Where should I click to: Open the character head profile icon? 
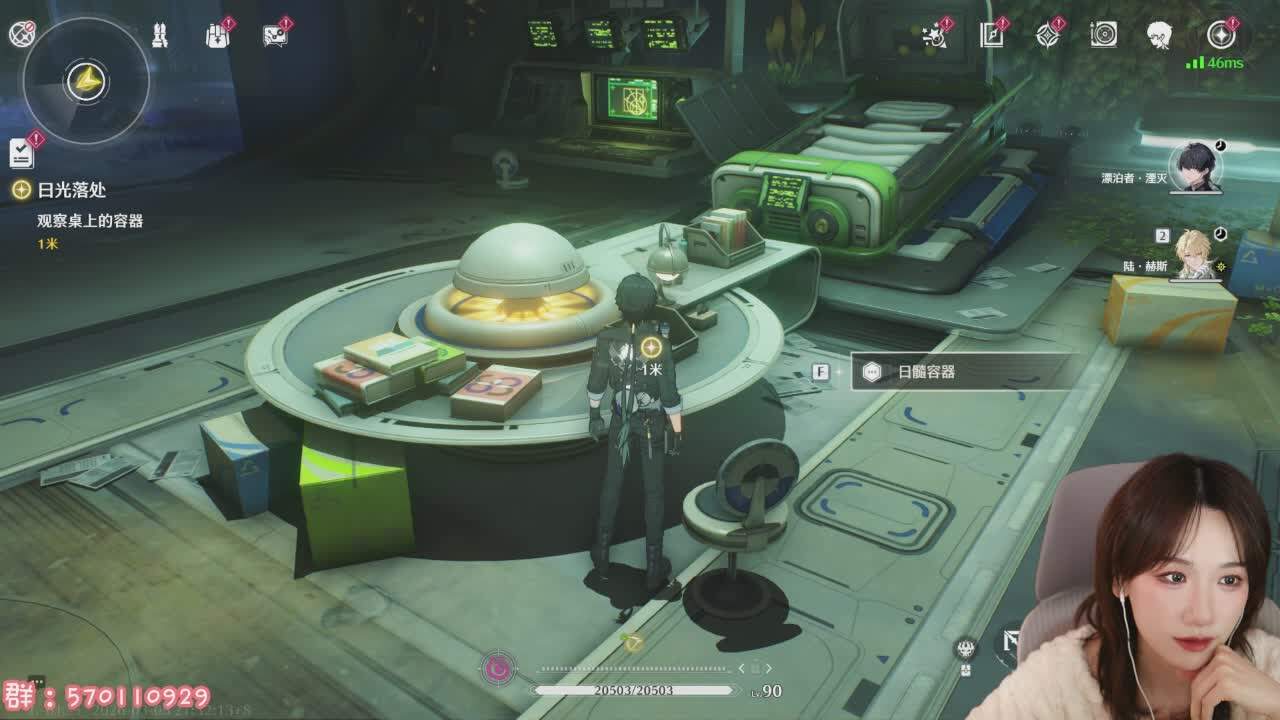[1159, 35]
